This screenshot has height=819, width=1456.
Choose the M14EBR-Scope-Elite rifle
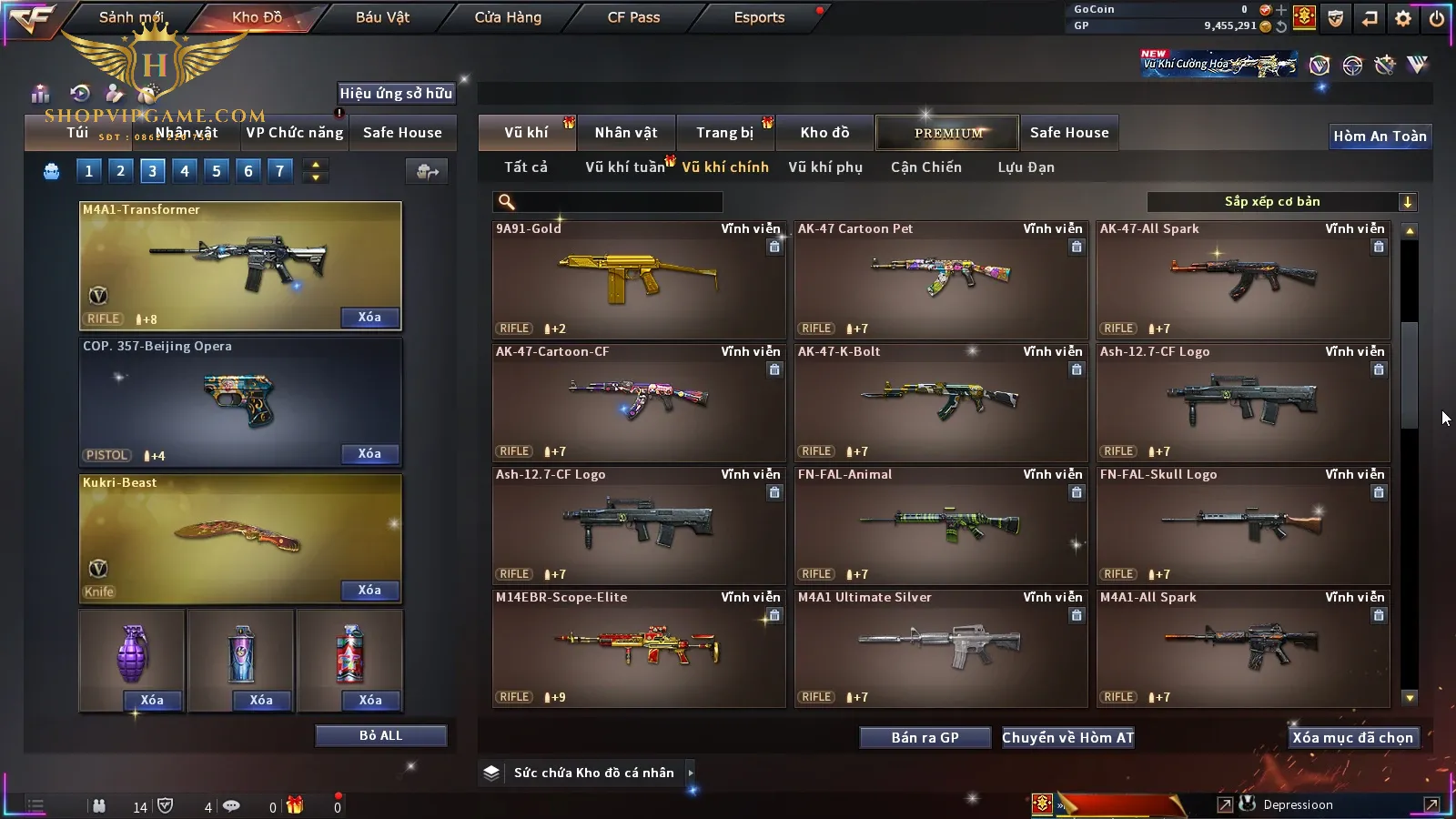[x=638, y=648]
